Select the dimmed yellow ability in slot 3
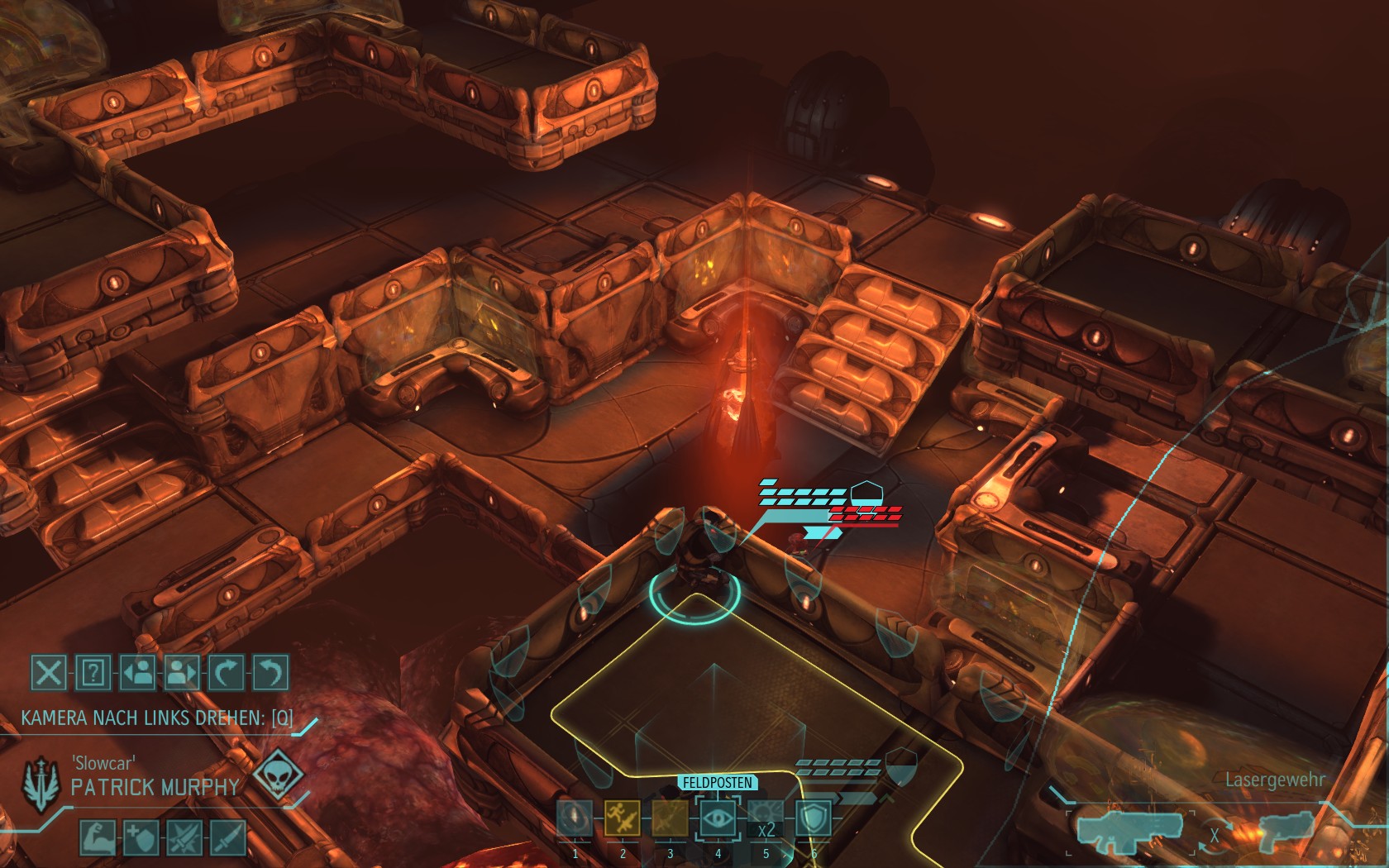The image size is (1389, 868). (670, 818)
